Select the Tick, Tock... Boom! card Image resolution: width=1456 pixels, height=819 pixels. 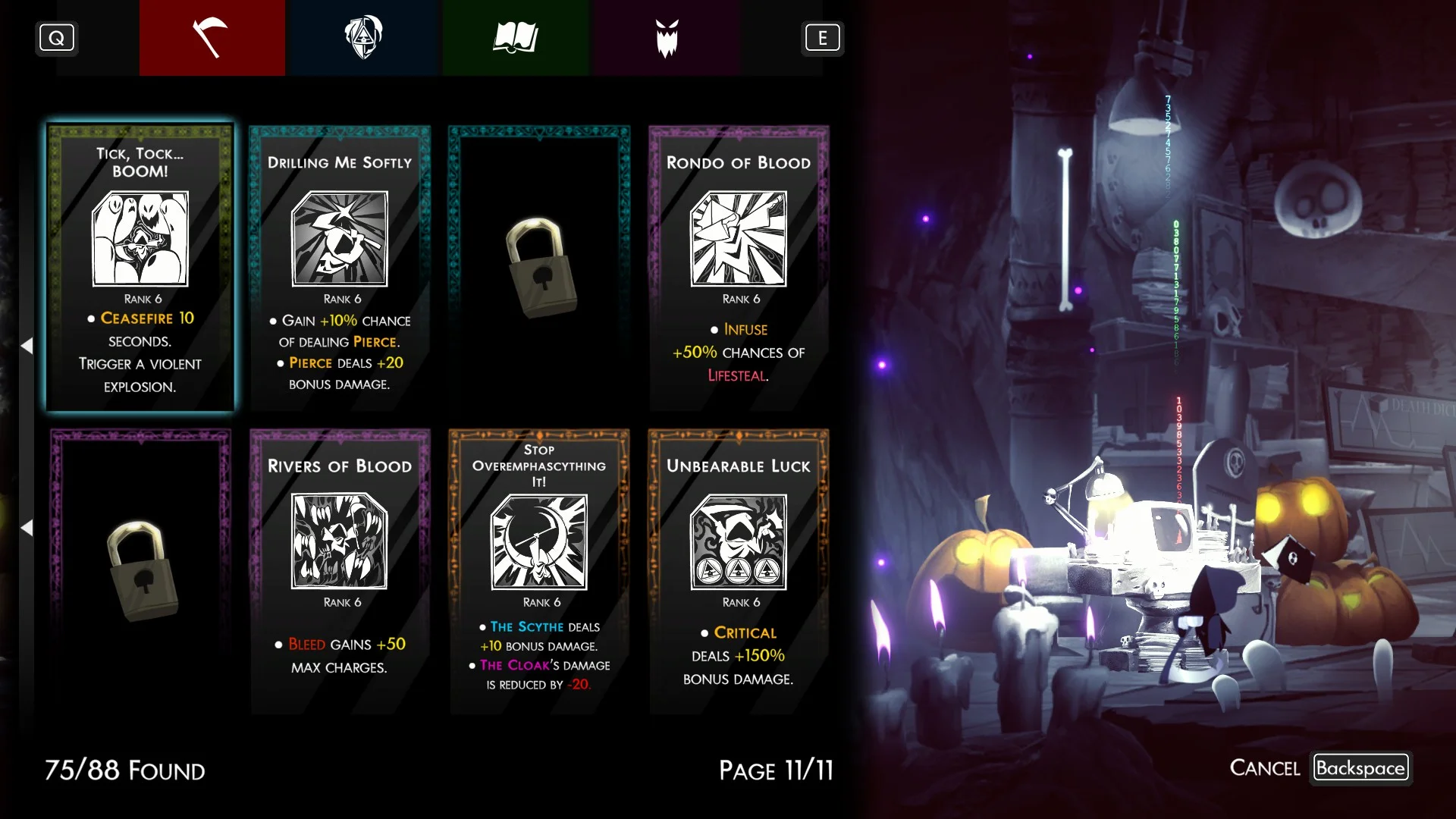point(140,267)
